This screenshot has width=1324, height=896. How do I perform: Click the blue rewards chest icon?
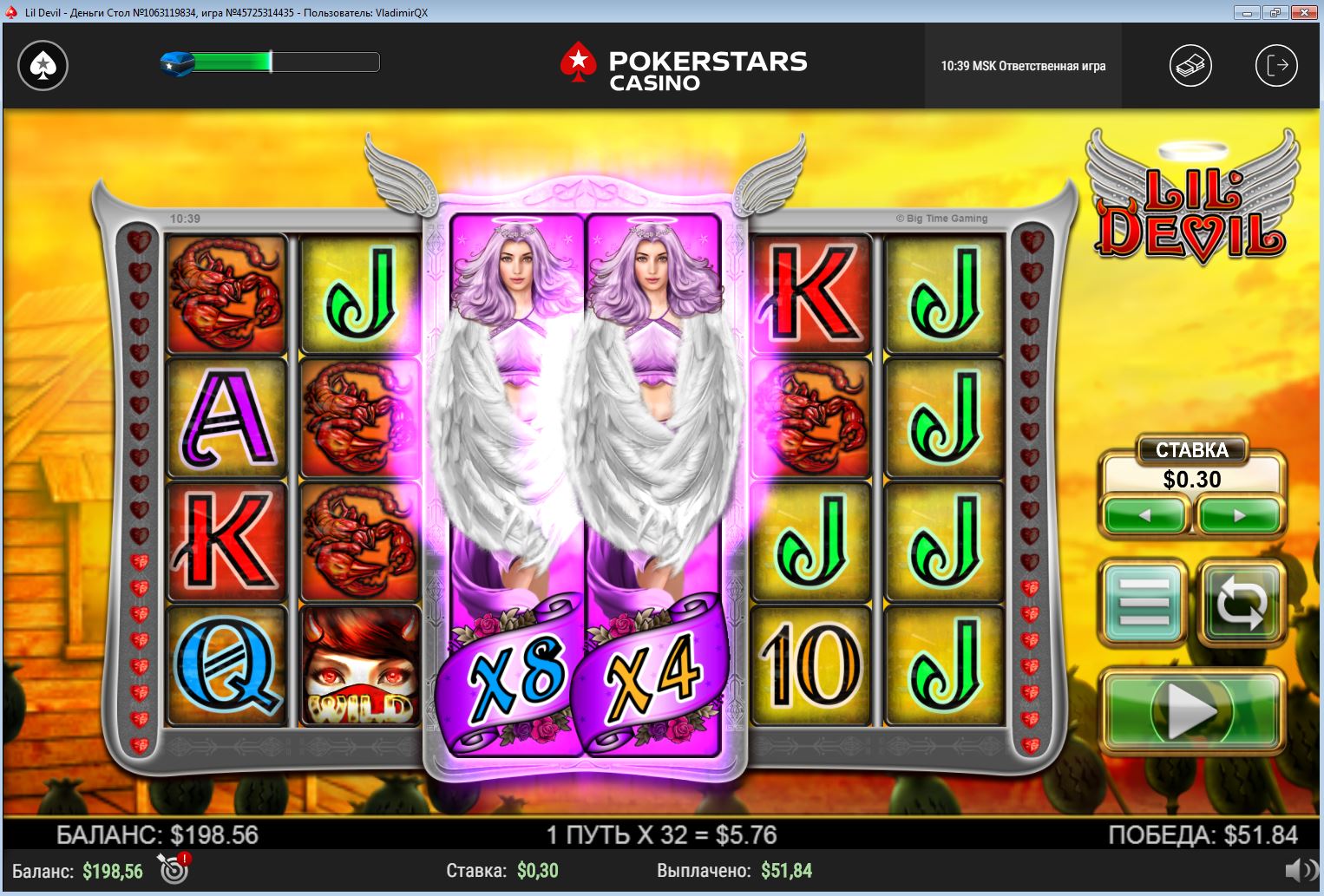(177, 63)
